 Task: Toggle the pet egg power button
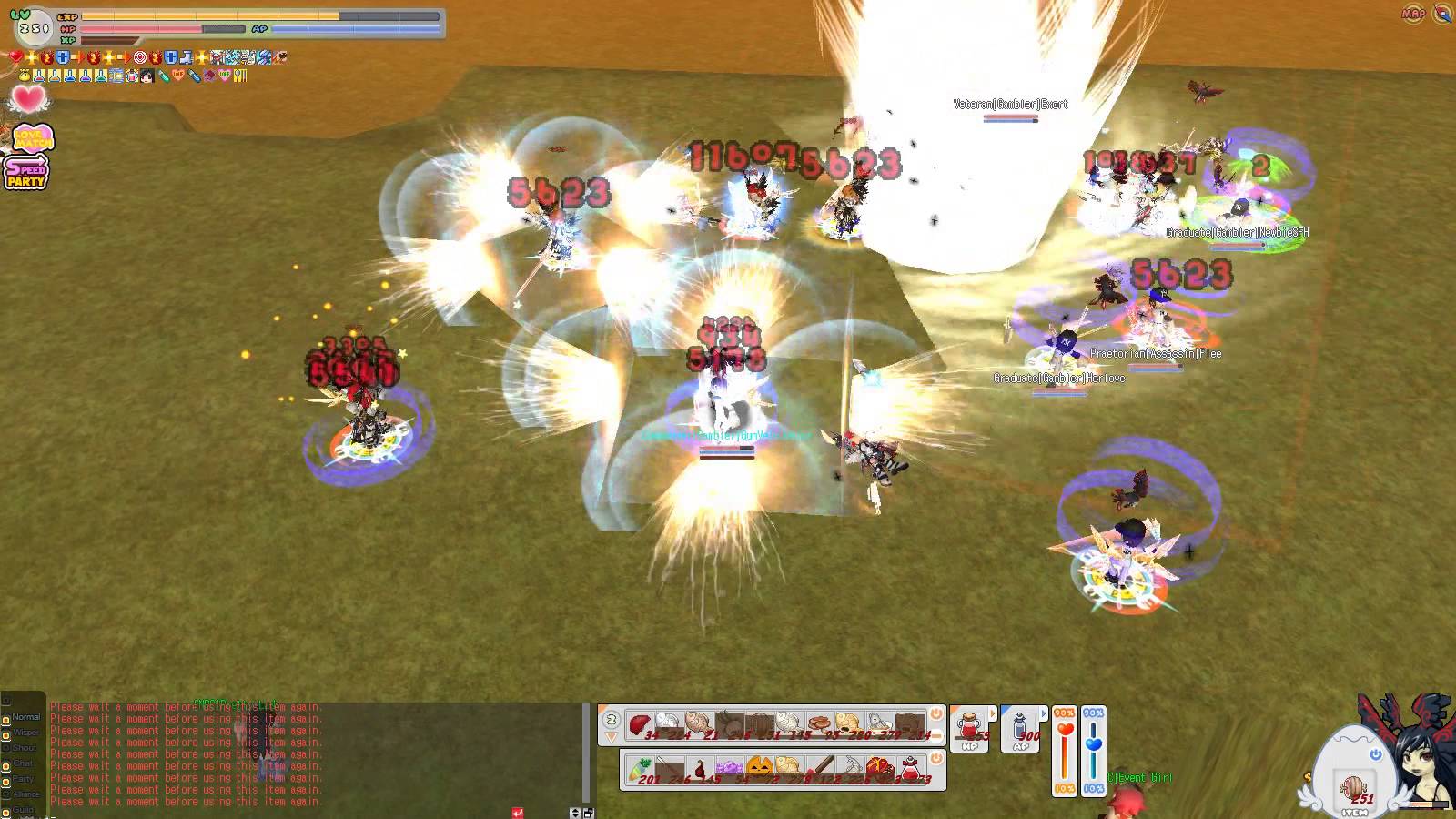point(1375,754)
